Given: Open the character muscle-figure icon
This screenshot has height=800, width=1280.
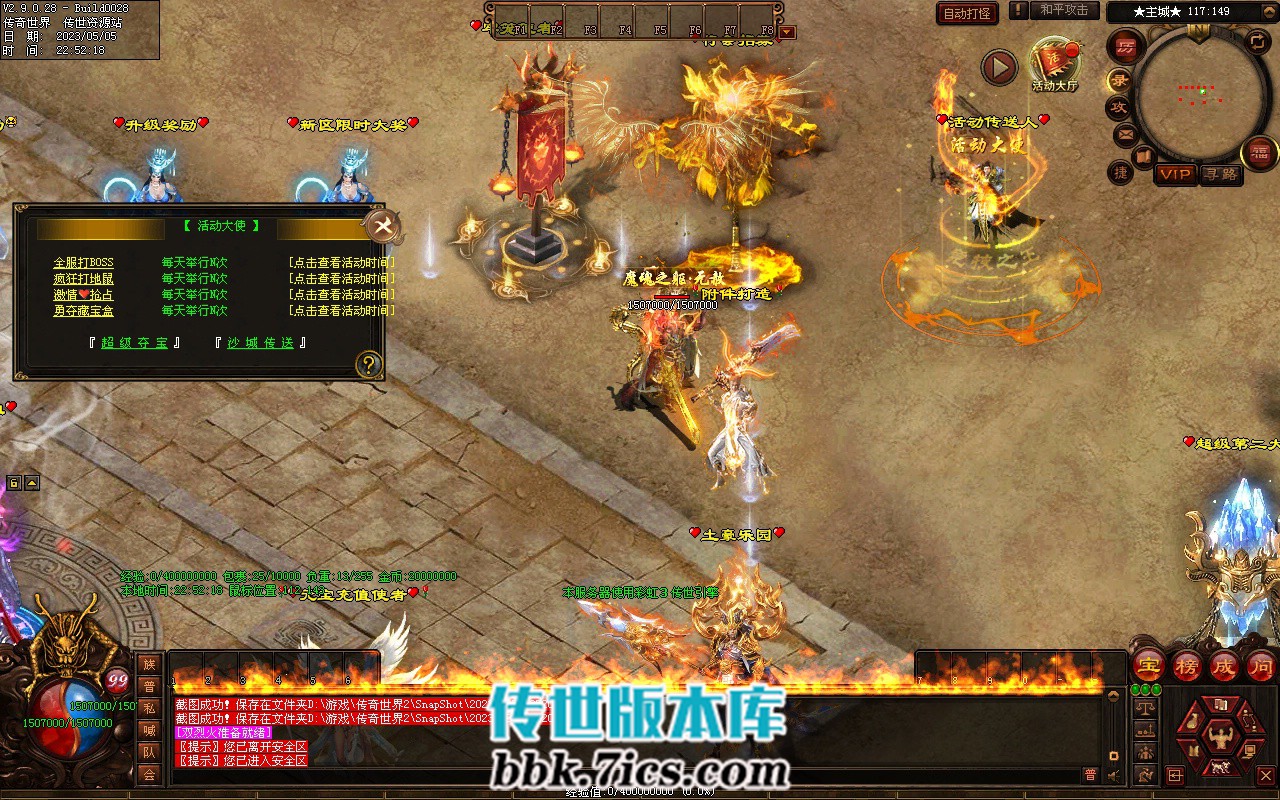Looking at the screenshot, I should tap(1219, 739).
